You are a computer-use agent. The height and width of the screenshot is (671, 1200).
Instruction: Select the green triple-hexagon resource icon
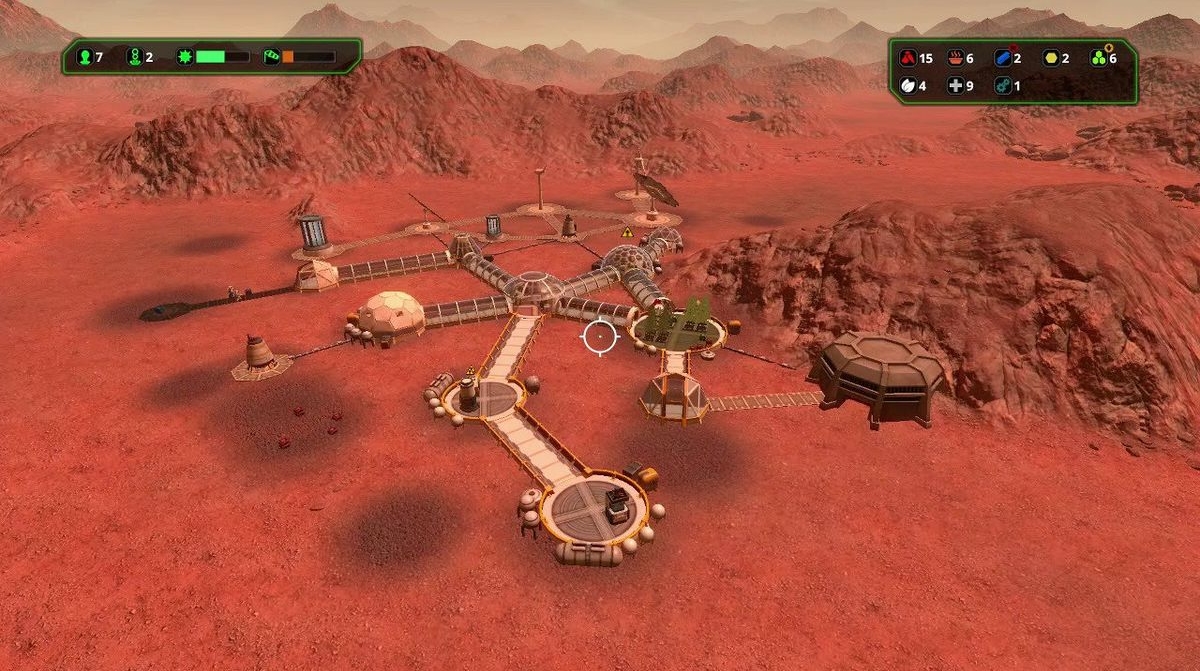(x=1097, y=58)
